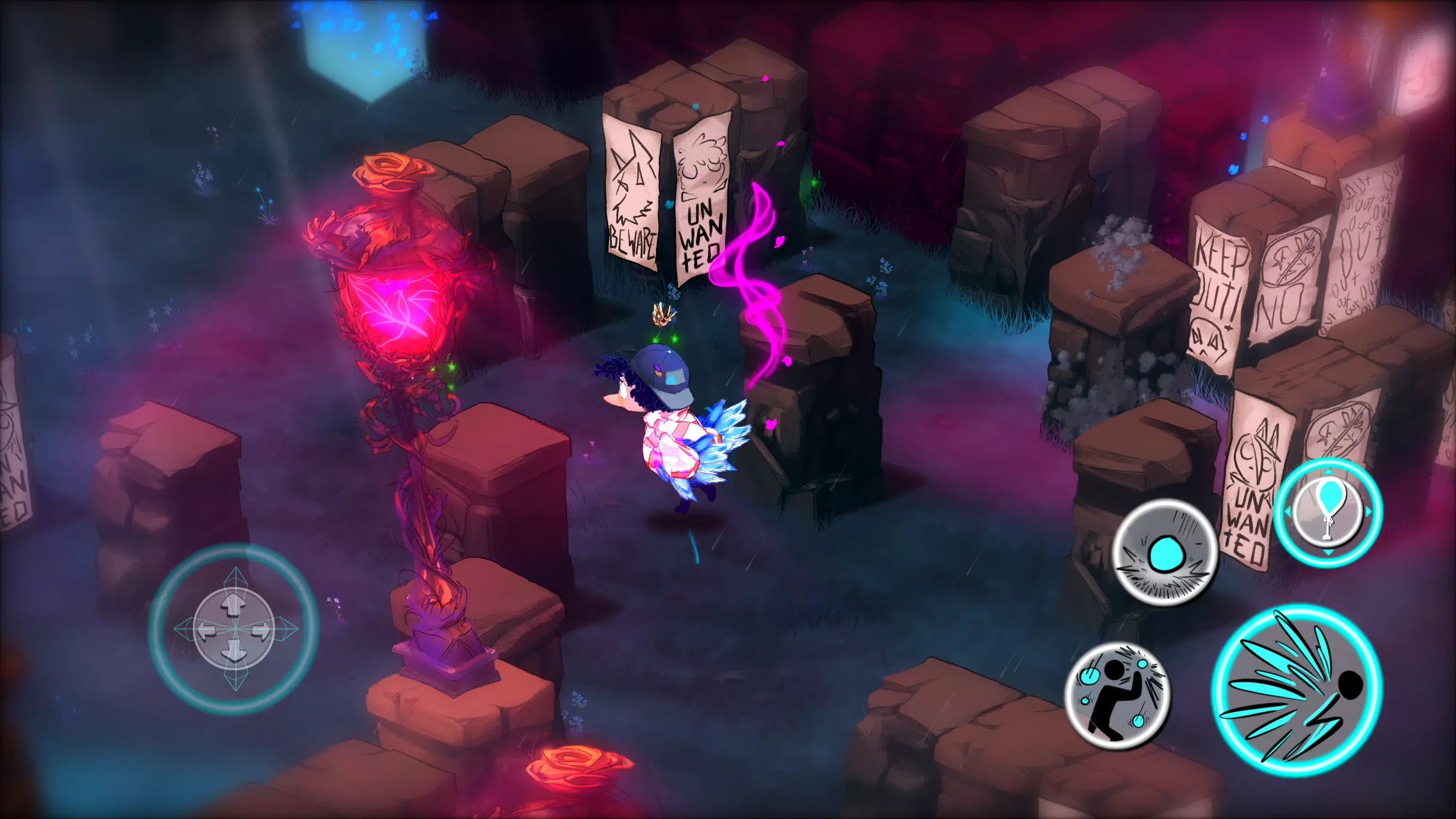Activate the balloon ability button
Screen dimensions: 1456x819
point(1328,512)
